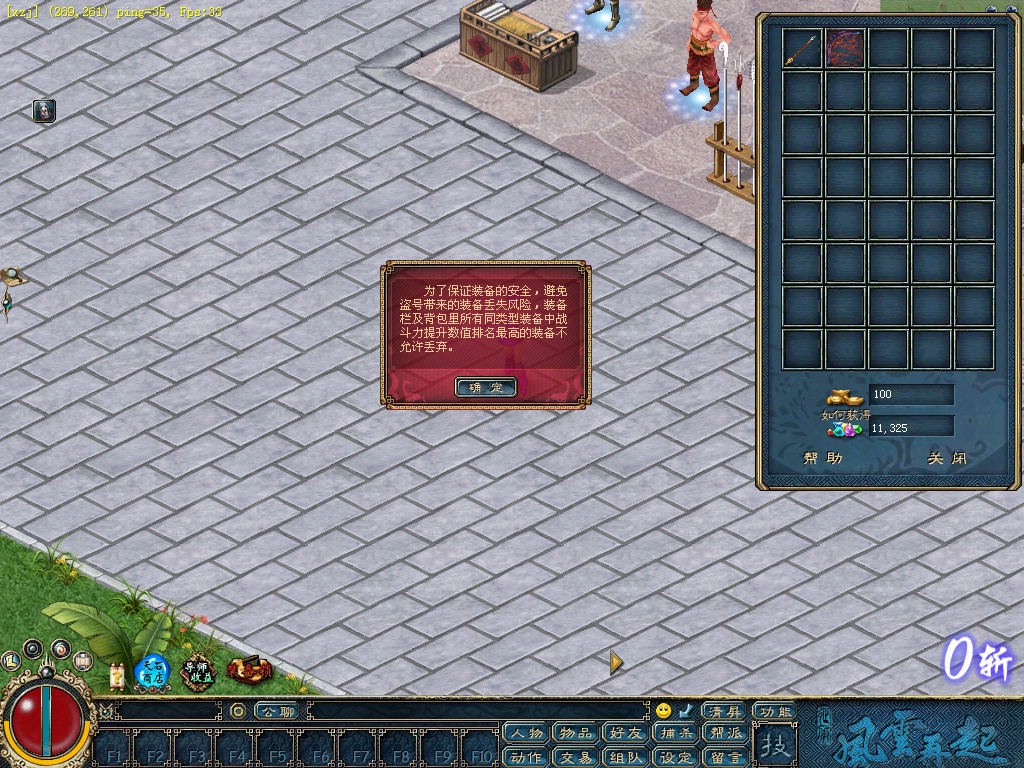
Task: Open the 好友 friends list
Action: tap(627, 734)
